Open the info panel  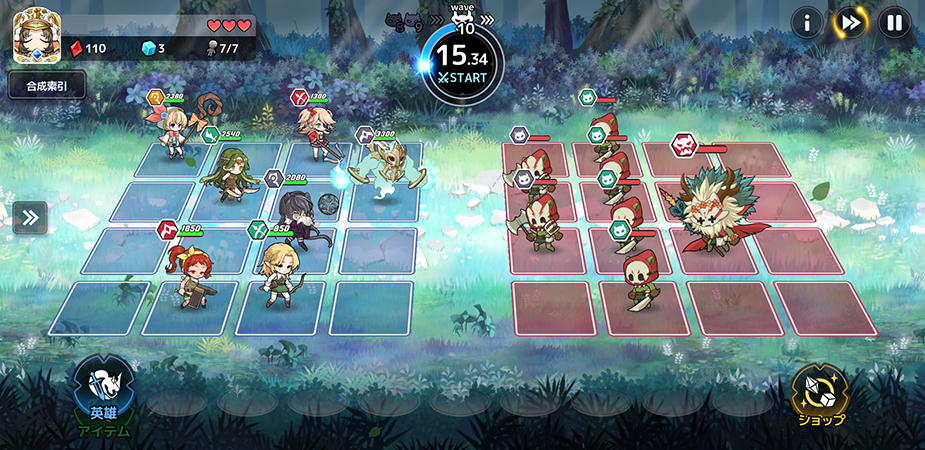click(807, 21)
